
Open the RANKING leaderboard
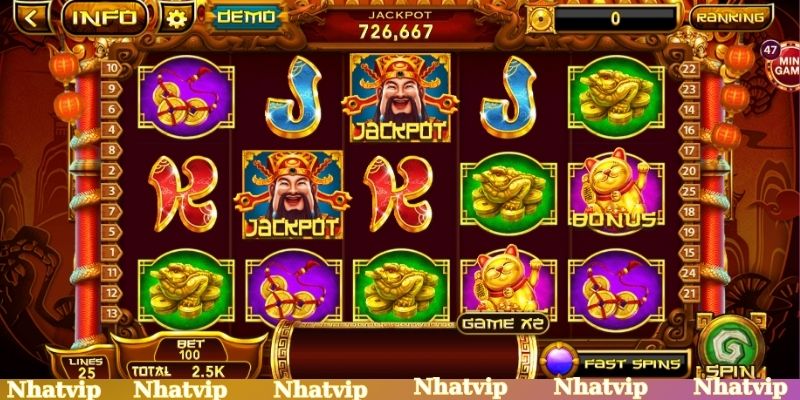click(730, 17)
